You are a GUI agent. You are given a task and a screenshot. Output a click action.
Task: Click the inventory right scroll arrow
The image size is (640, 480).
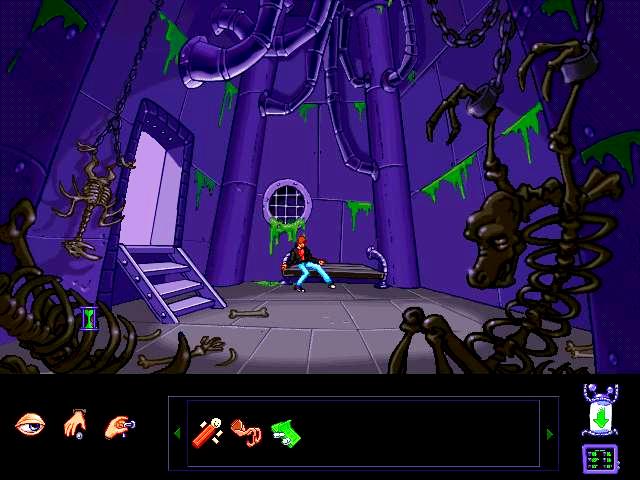click(x=549, y=433)
